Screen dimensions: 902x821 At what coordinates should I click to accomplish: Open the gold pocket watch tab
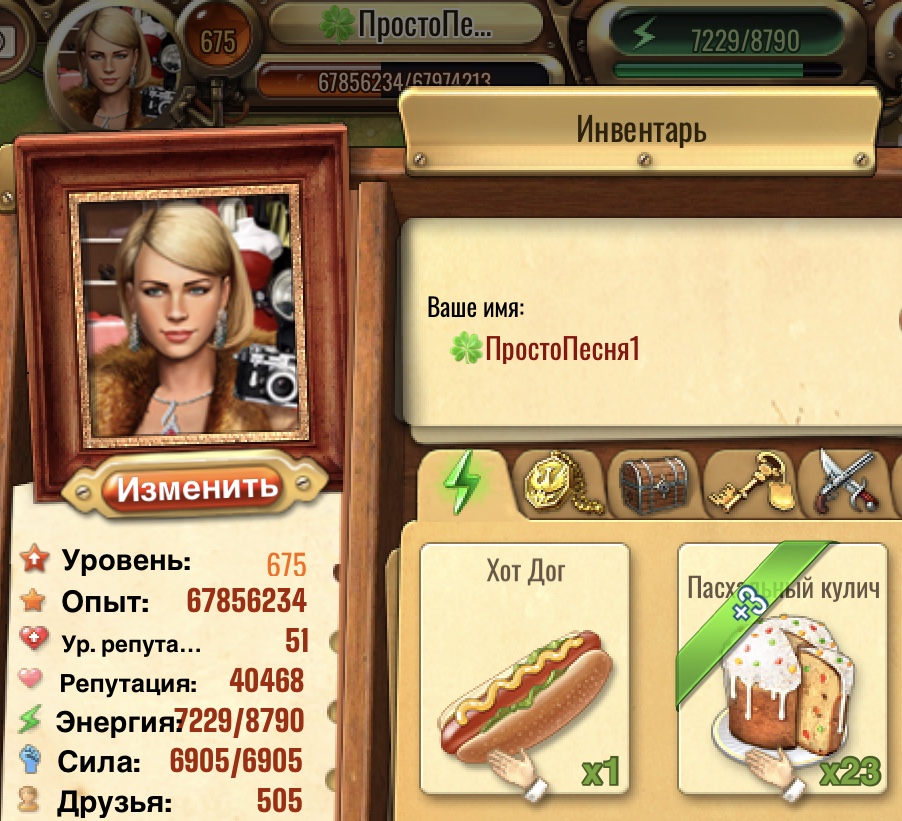[x=555, y=485]
